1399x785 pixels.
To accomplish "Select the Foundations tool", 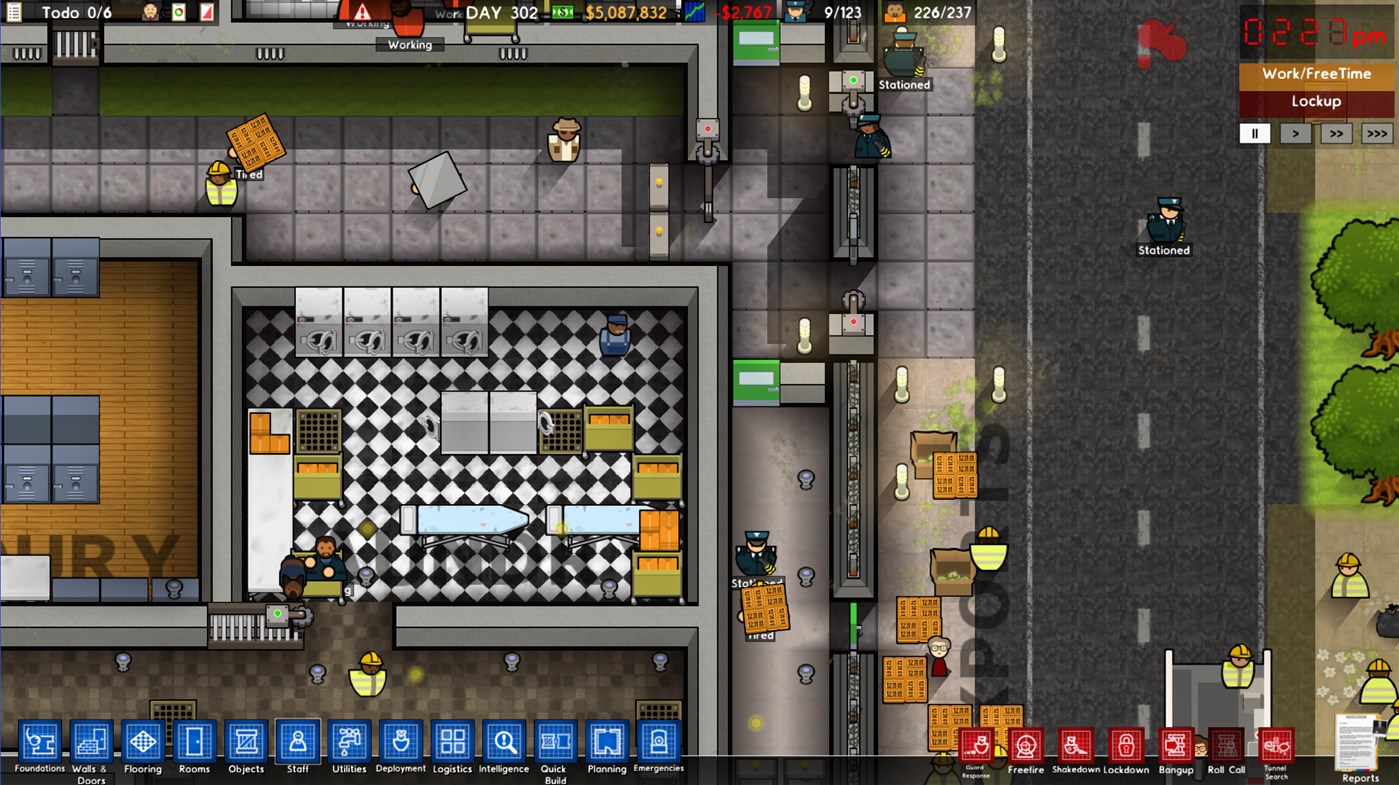I will coord(39,742).
